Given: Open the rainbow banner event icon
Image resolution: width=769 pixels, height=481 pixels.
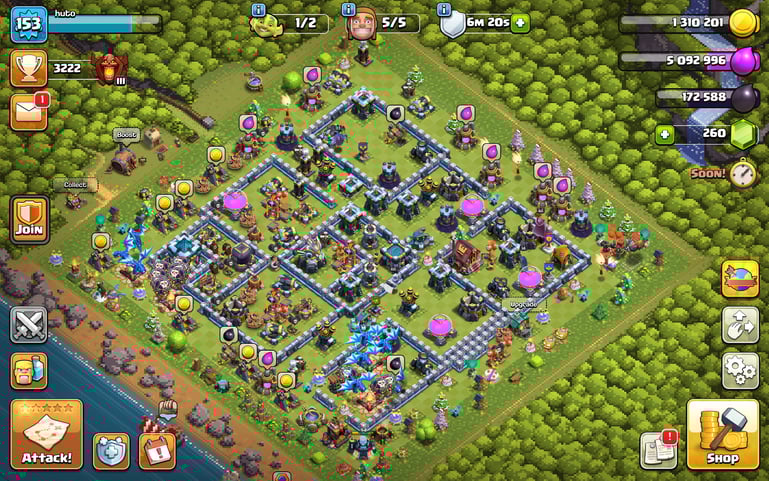Looking at the screenshot, I should coord(740,279).
